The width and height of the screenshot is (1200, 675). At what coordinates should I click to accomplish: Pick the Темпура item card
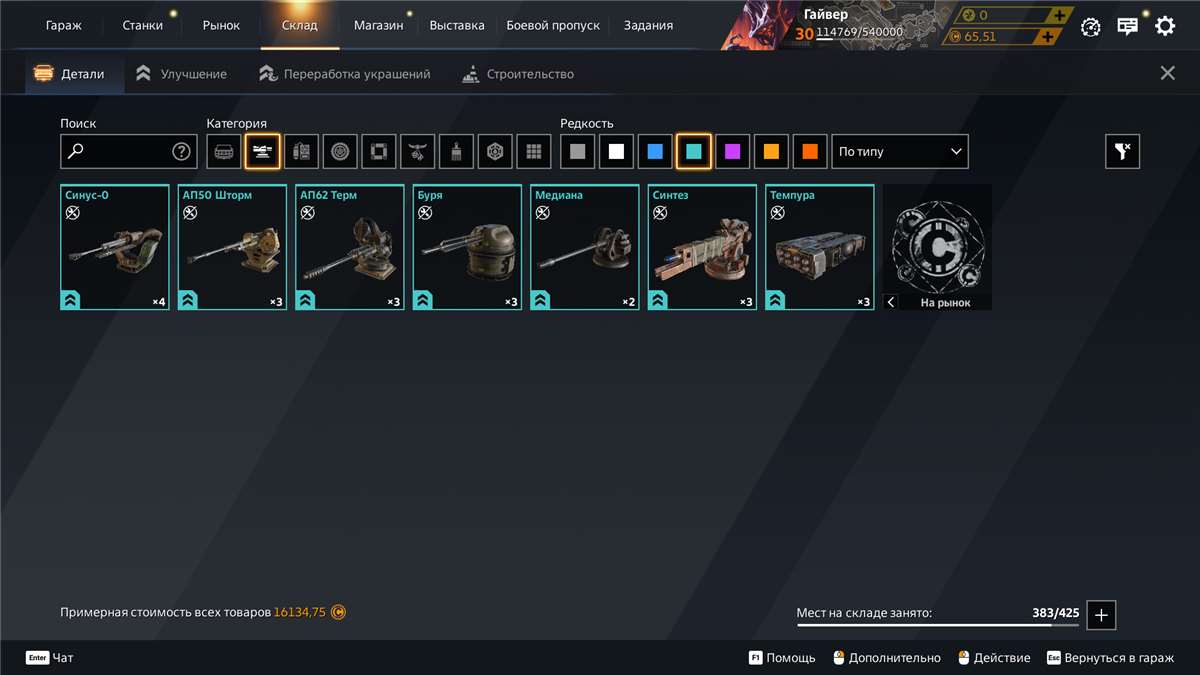[x=820, y=248]
